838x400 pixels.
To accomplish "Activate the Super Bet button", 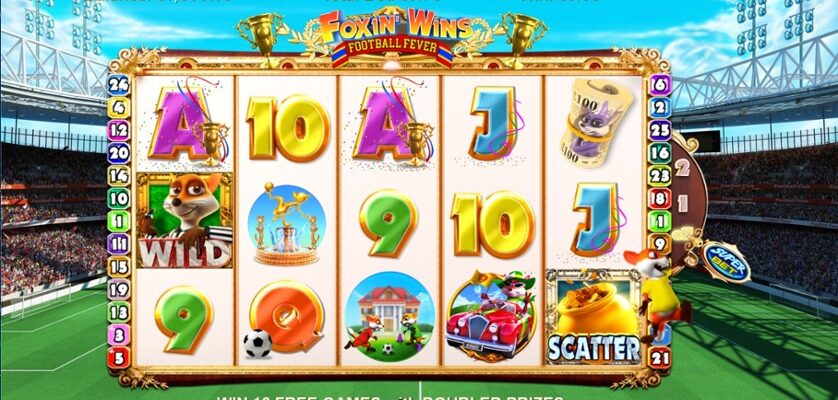I will 721,262.
